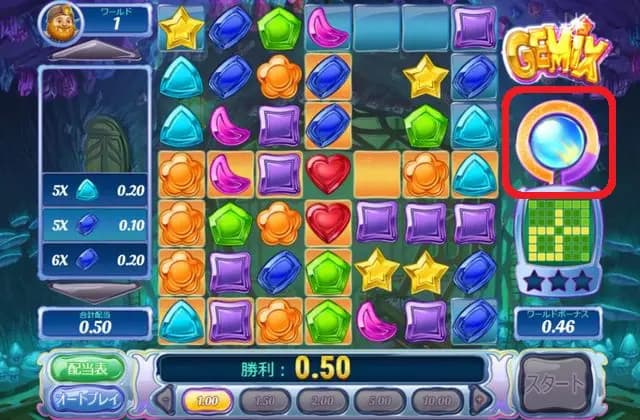Select the red heart gem in the purple column

click(326, 174)
